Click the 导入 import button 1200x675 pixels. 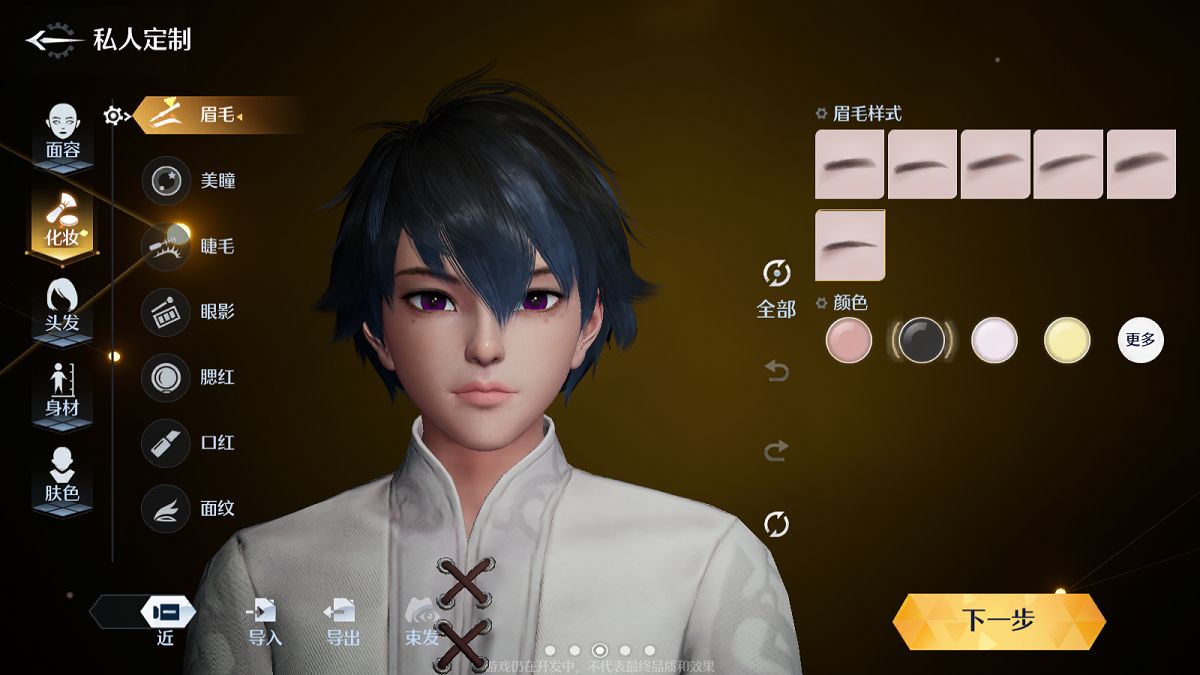(x=265, y=620)
